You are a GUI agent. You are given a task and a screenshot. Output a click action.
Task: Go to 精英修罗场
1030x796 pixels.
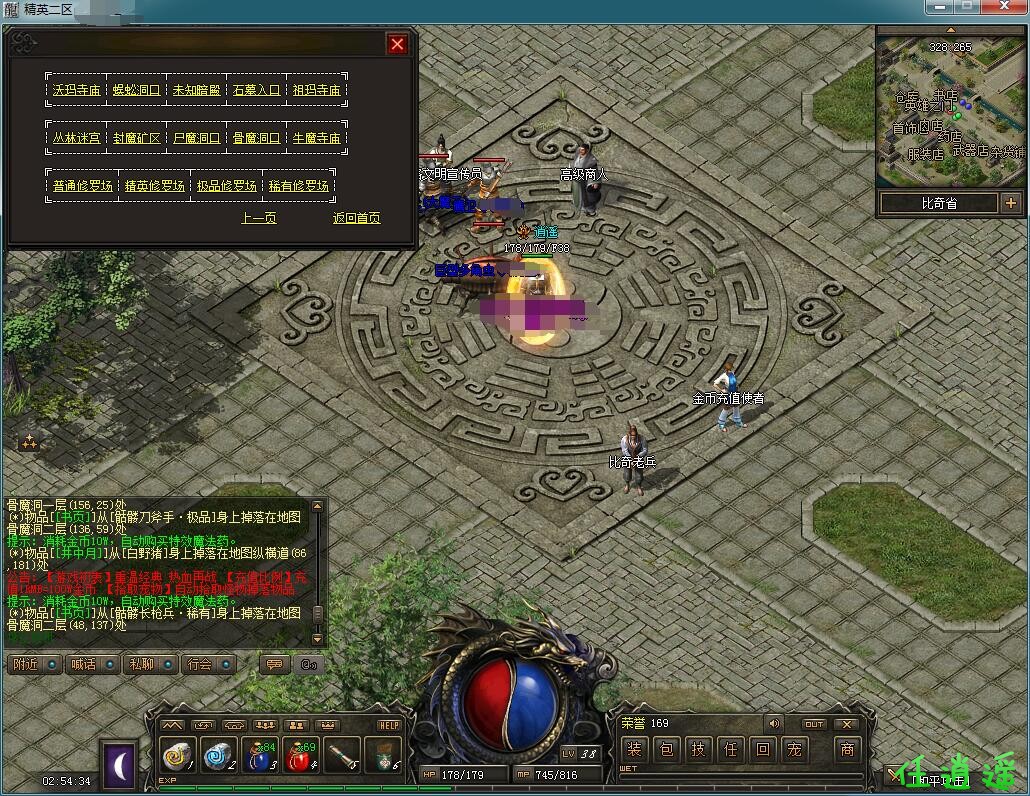(154, 186)
